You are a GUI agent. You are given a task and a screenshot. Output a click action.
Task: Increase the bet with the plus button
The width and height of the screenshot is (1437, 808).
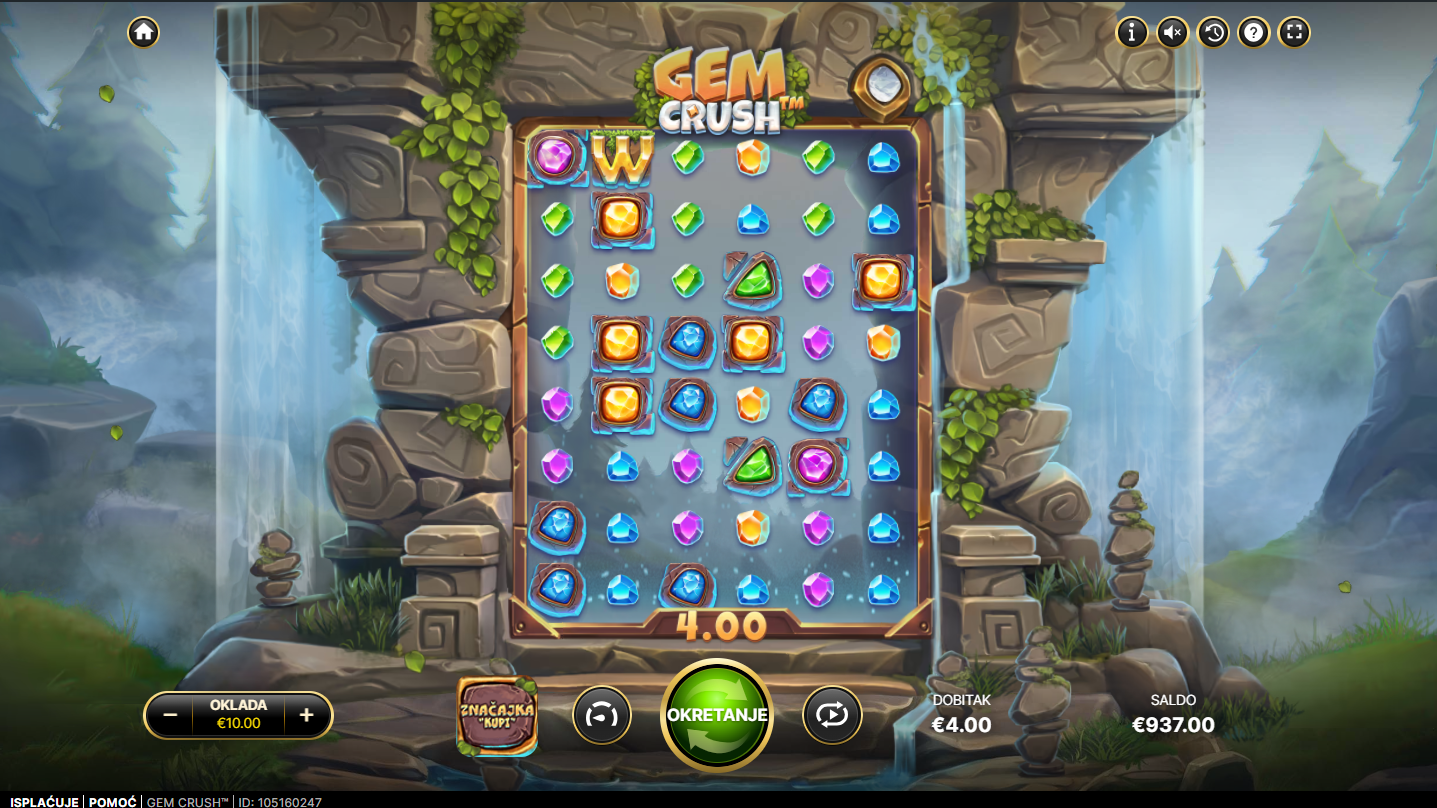[x=307, y=715]
